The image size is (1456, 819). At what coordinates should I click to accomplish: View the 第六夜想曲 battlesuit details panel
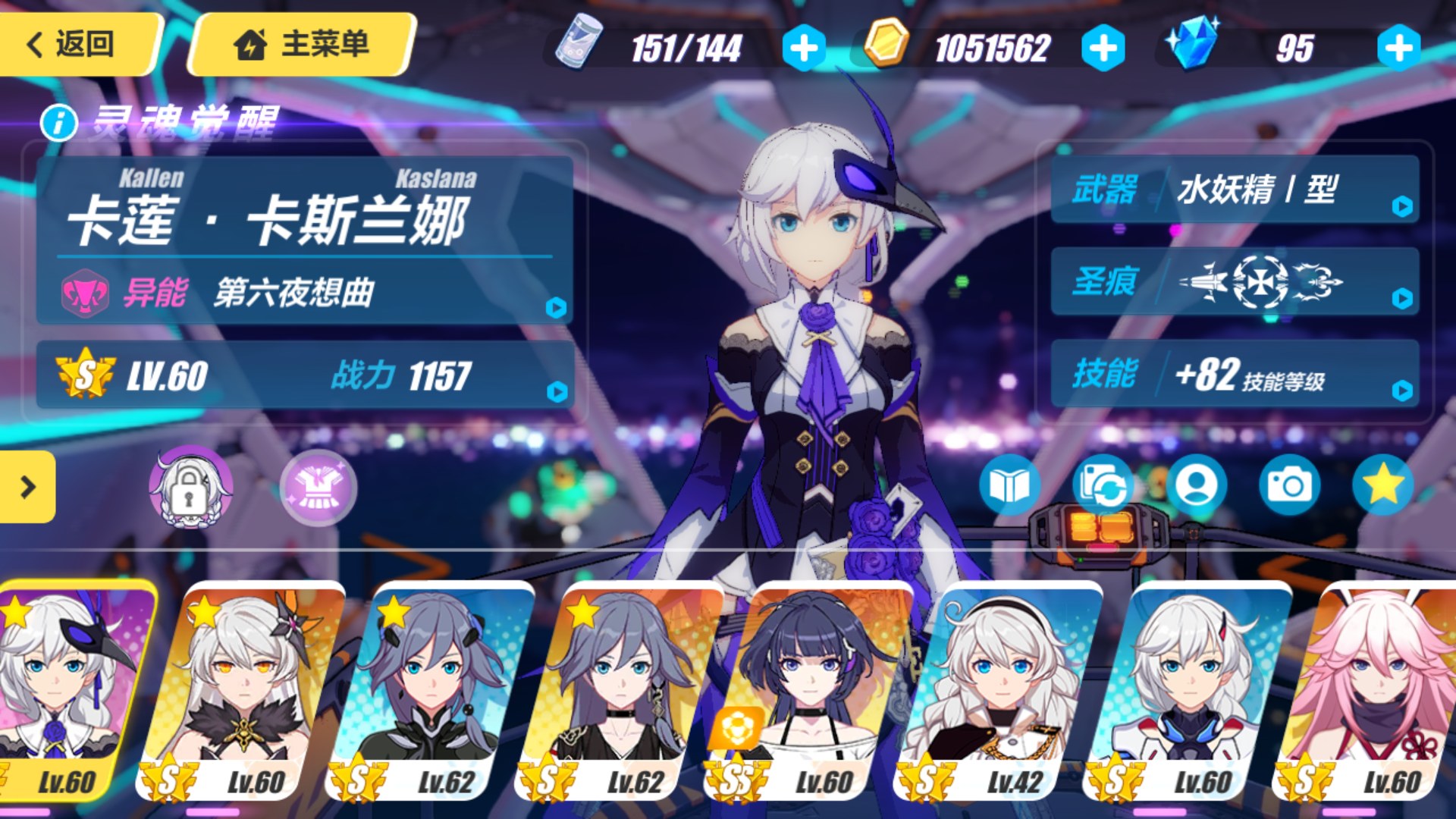pos(303,292)
